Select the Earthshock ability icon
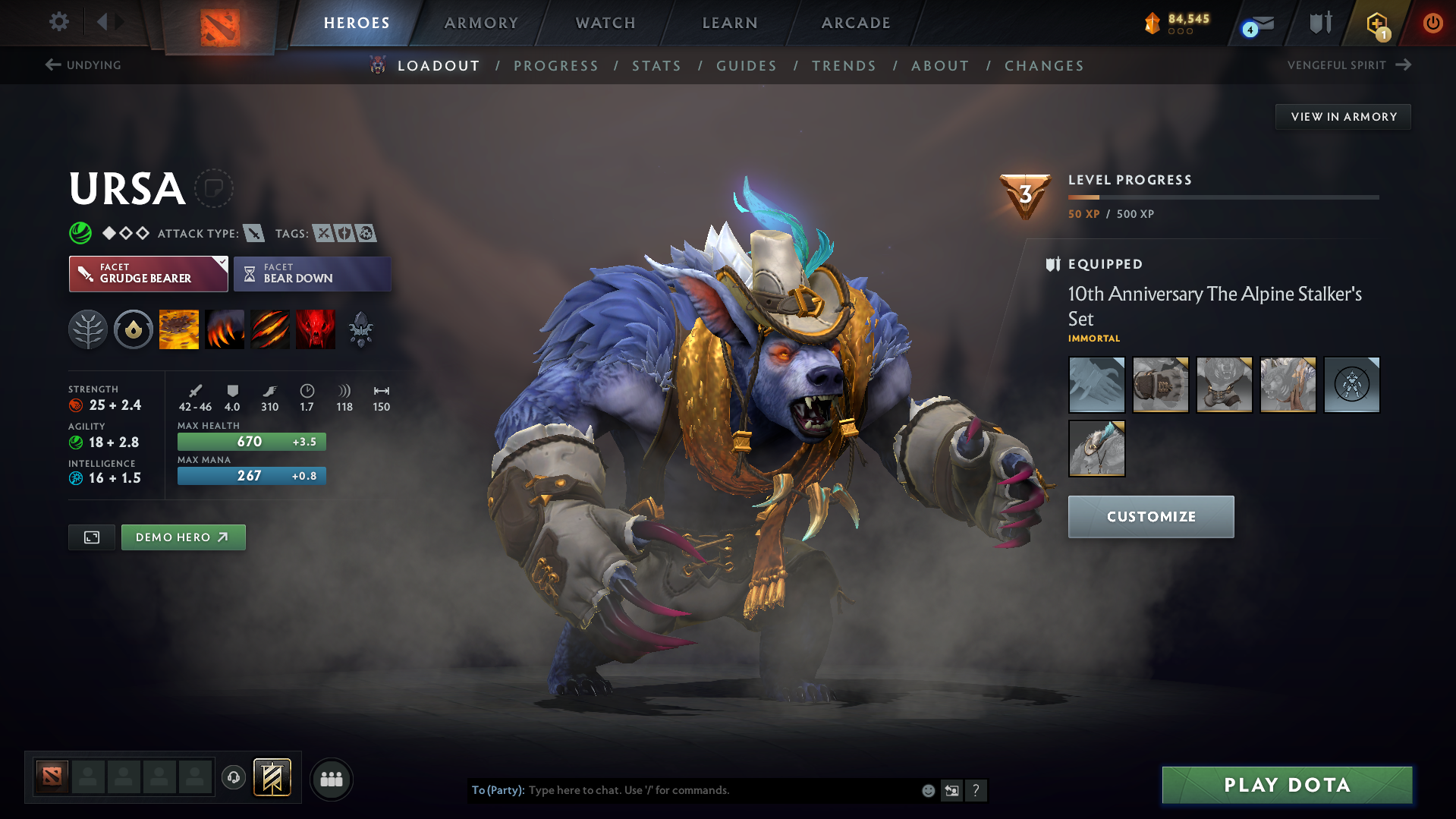Viewport: 1456px width, 819px height. [178, 329]
